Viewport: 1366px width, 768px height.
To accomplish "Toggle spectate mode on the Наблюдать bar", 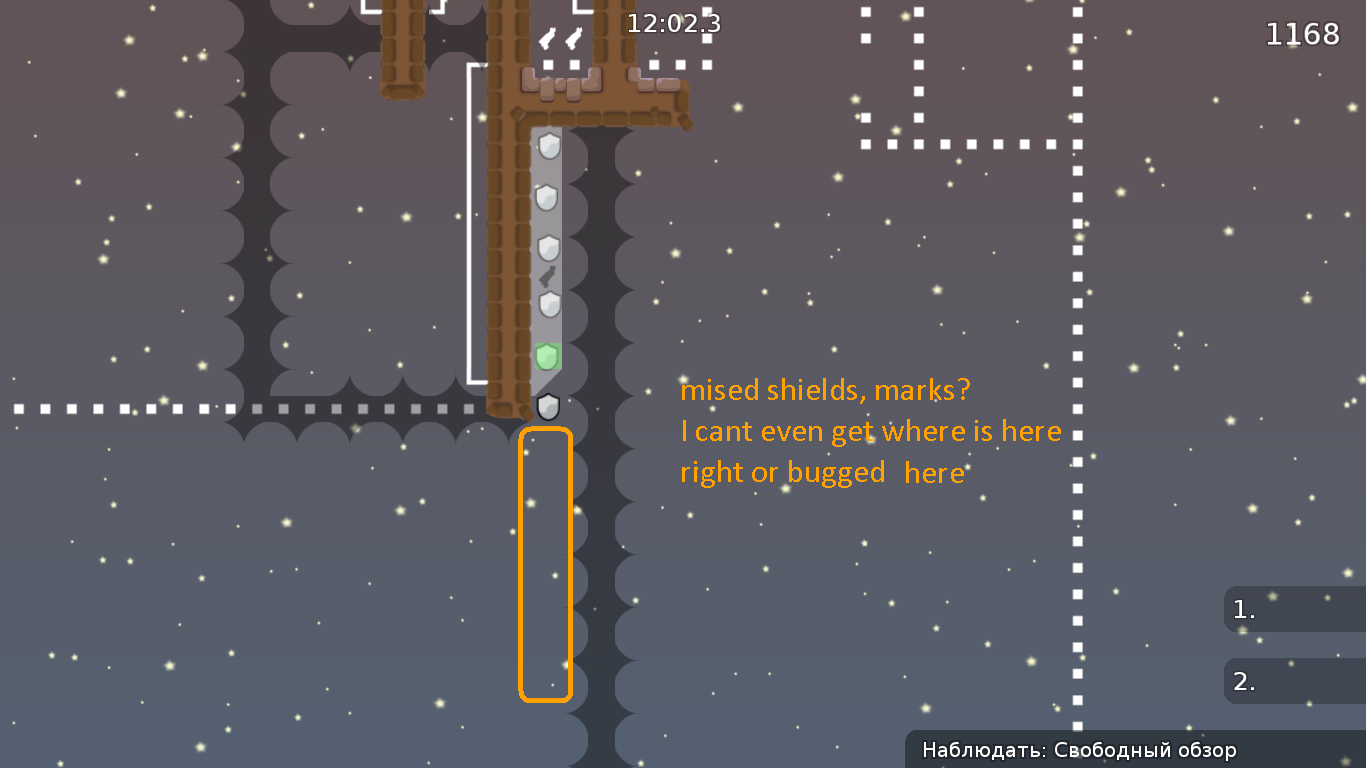I will click(x=1080, y=749).
